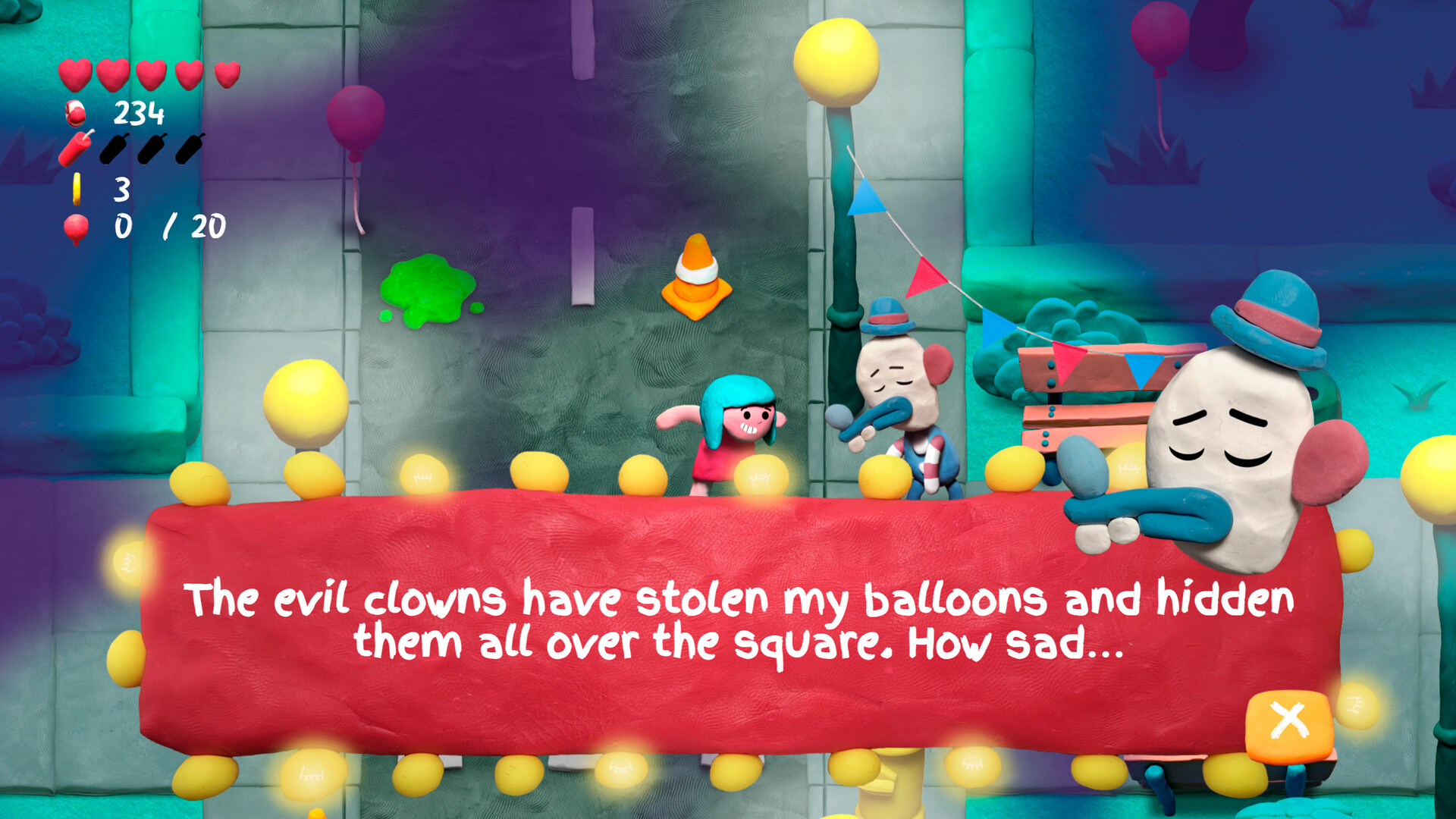1456x819 pixels.
Task: Toggle the third blacked-out dynamite slot
Action: [187, 148]
